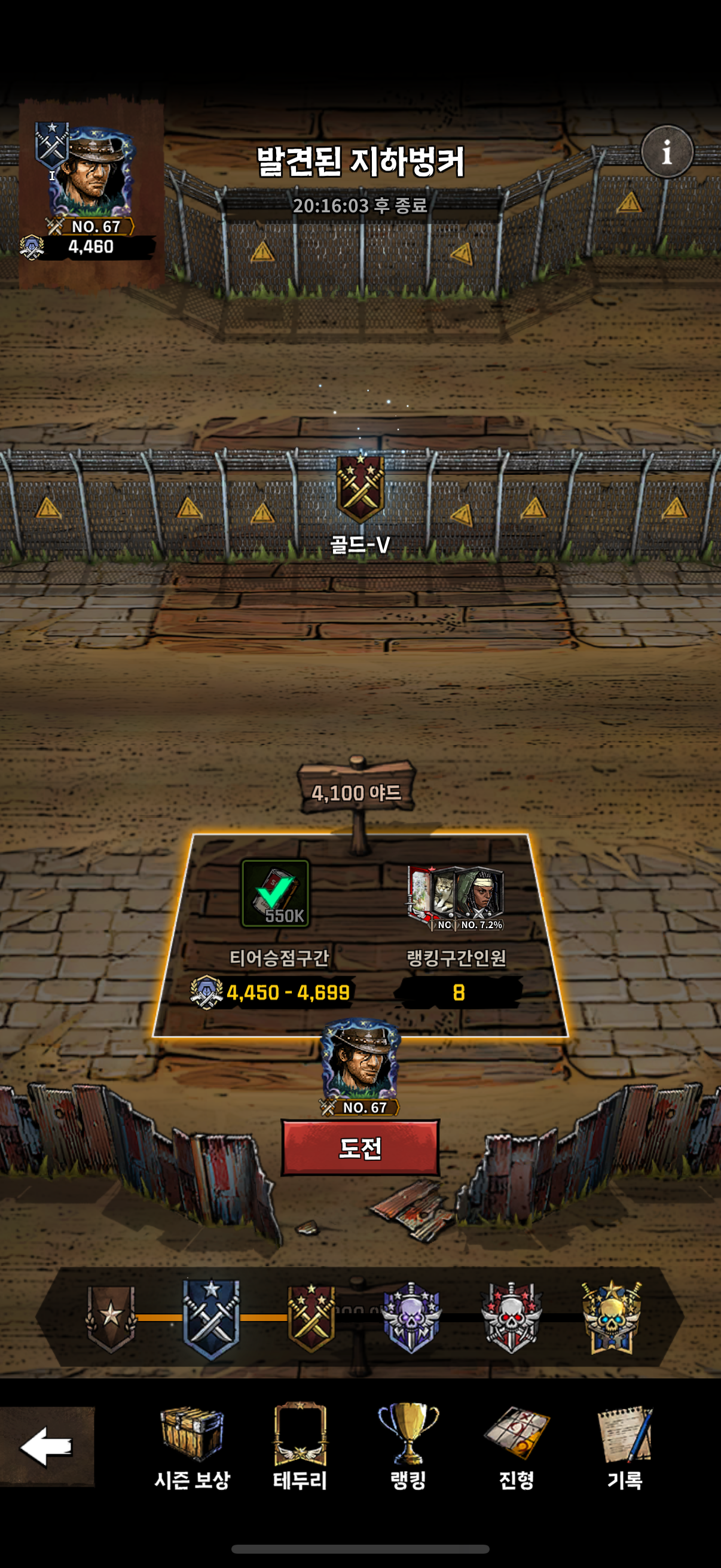Tap the 골드-V tier emblem on fence

click(x=360, y=489)
